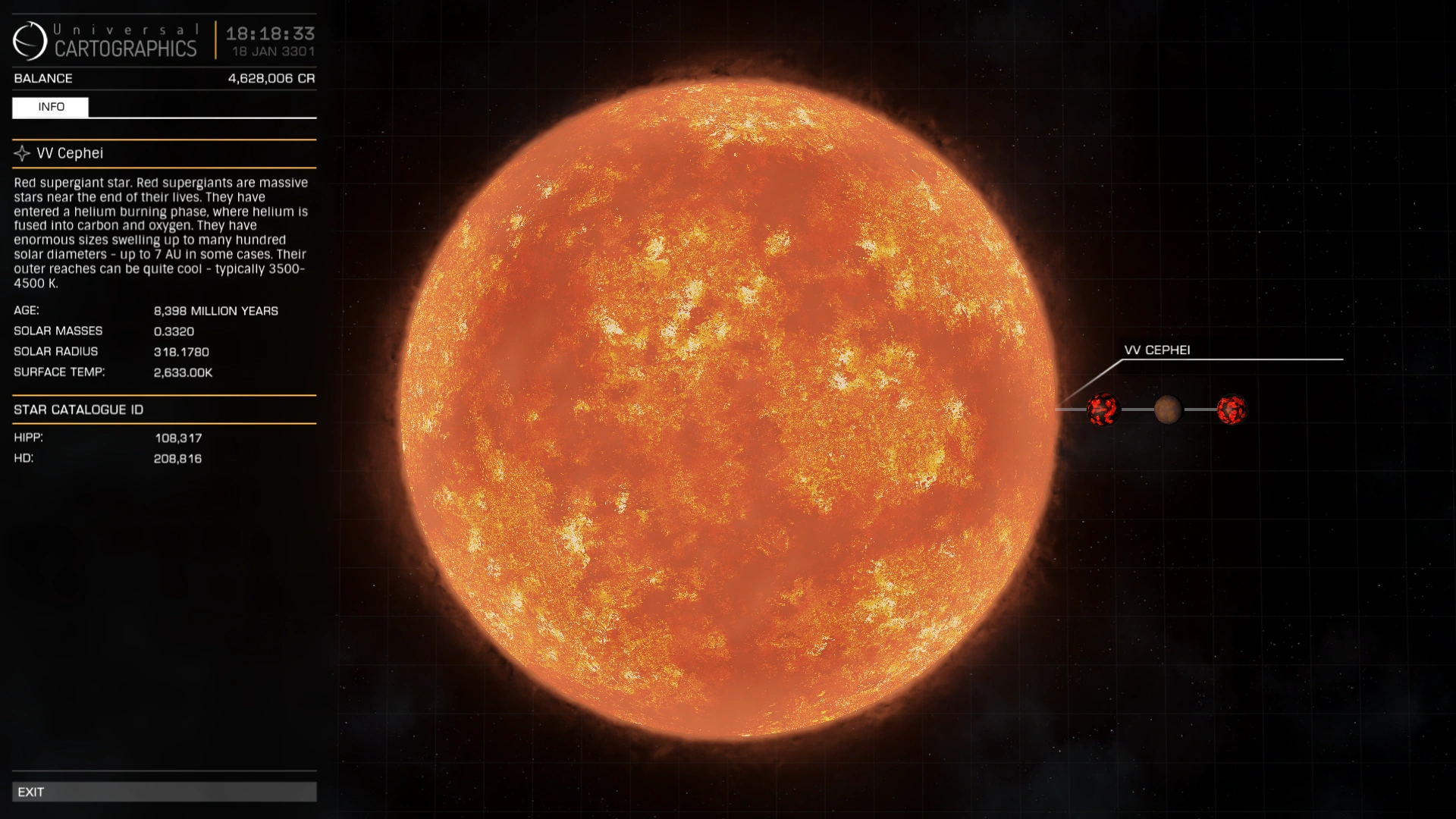The width and height of the screenshot is (1456, 819).
Task: Select the first lava planet in the orbital line
Action: click(1103, 408)
